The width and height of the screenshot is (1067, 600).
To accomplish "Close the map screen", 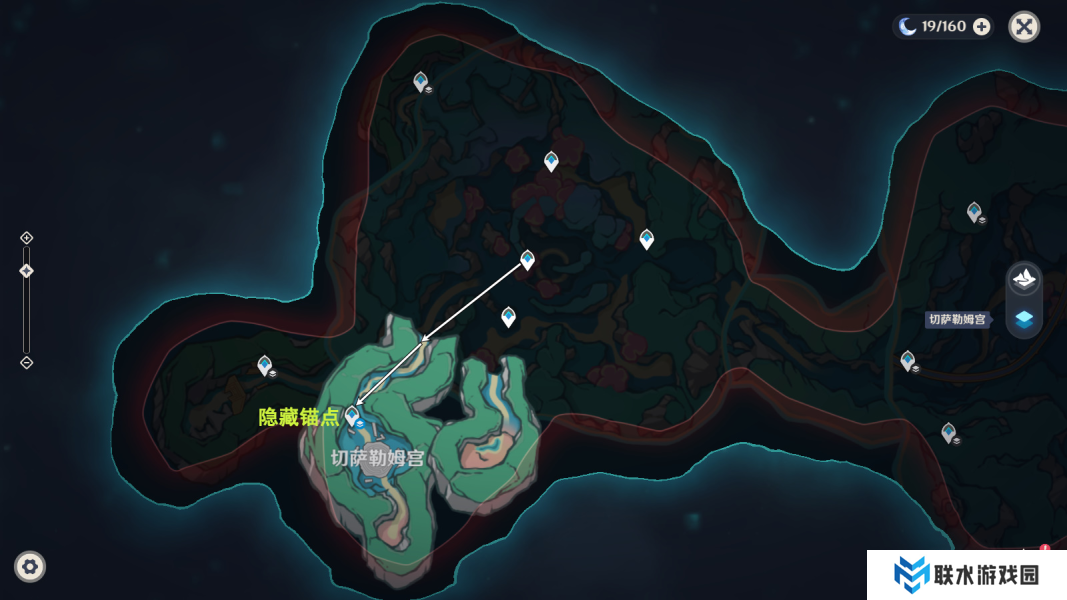I will 1024,26.
